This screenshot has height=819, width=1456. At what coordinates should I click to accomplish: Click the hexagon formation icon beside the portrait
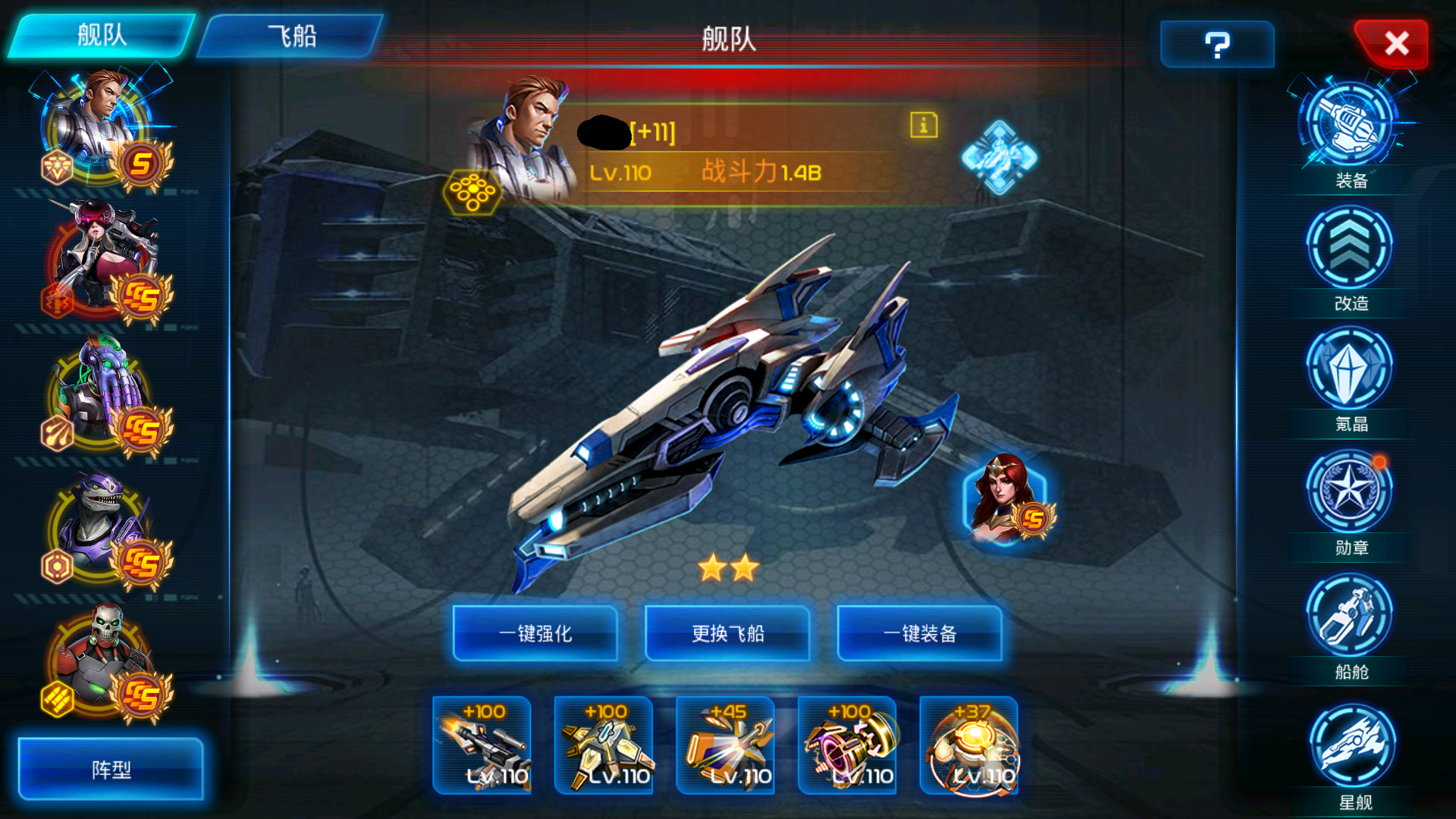tap(472, 192)
